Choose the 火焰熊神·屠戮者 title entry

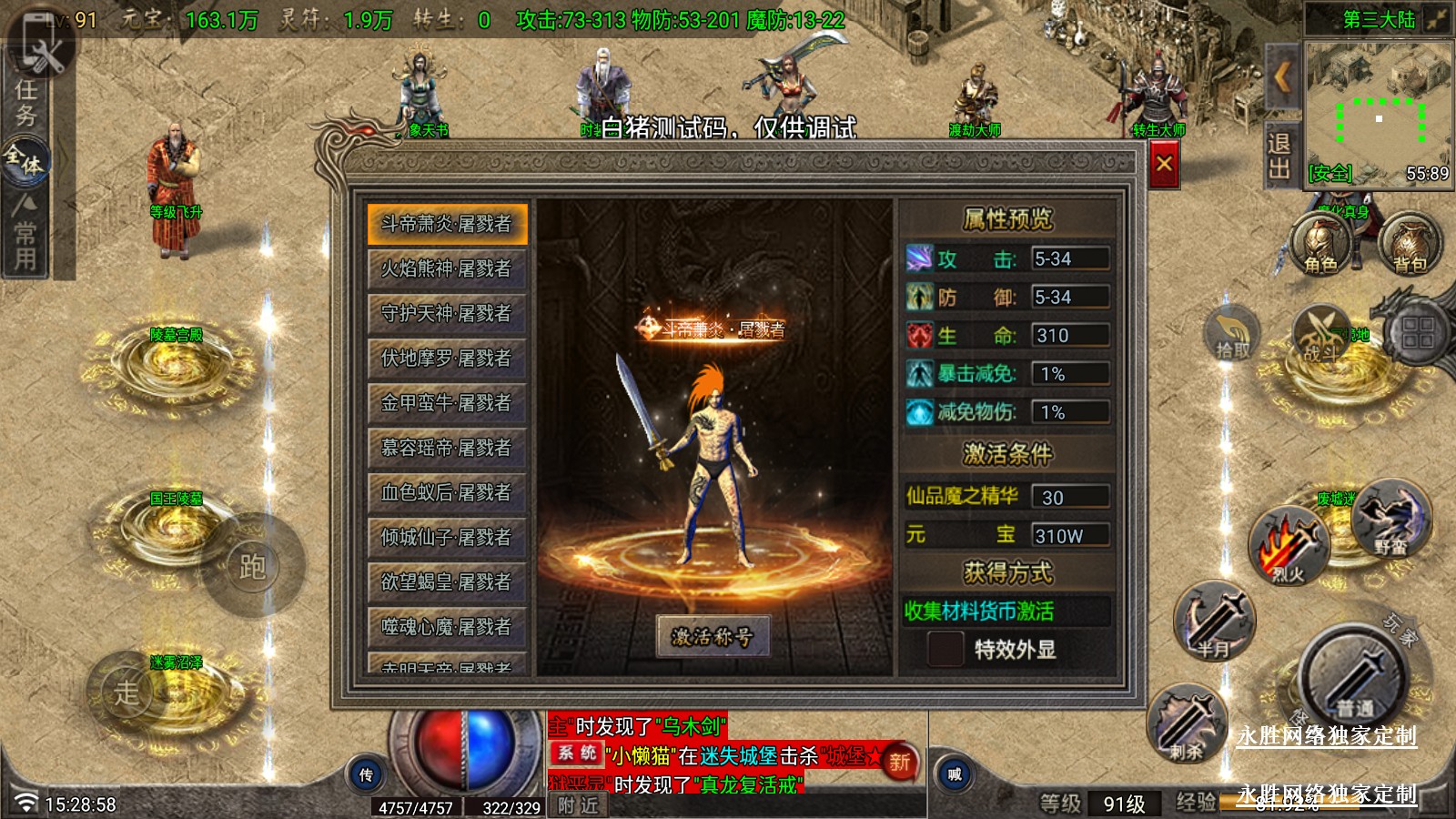tap(447, 268)
